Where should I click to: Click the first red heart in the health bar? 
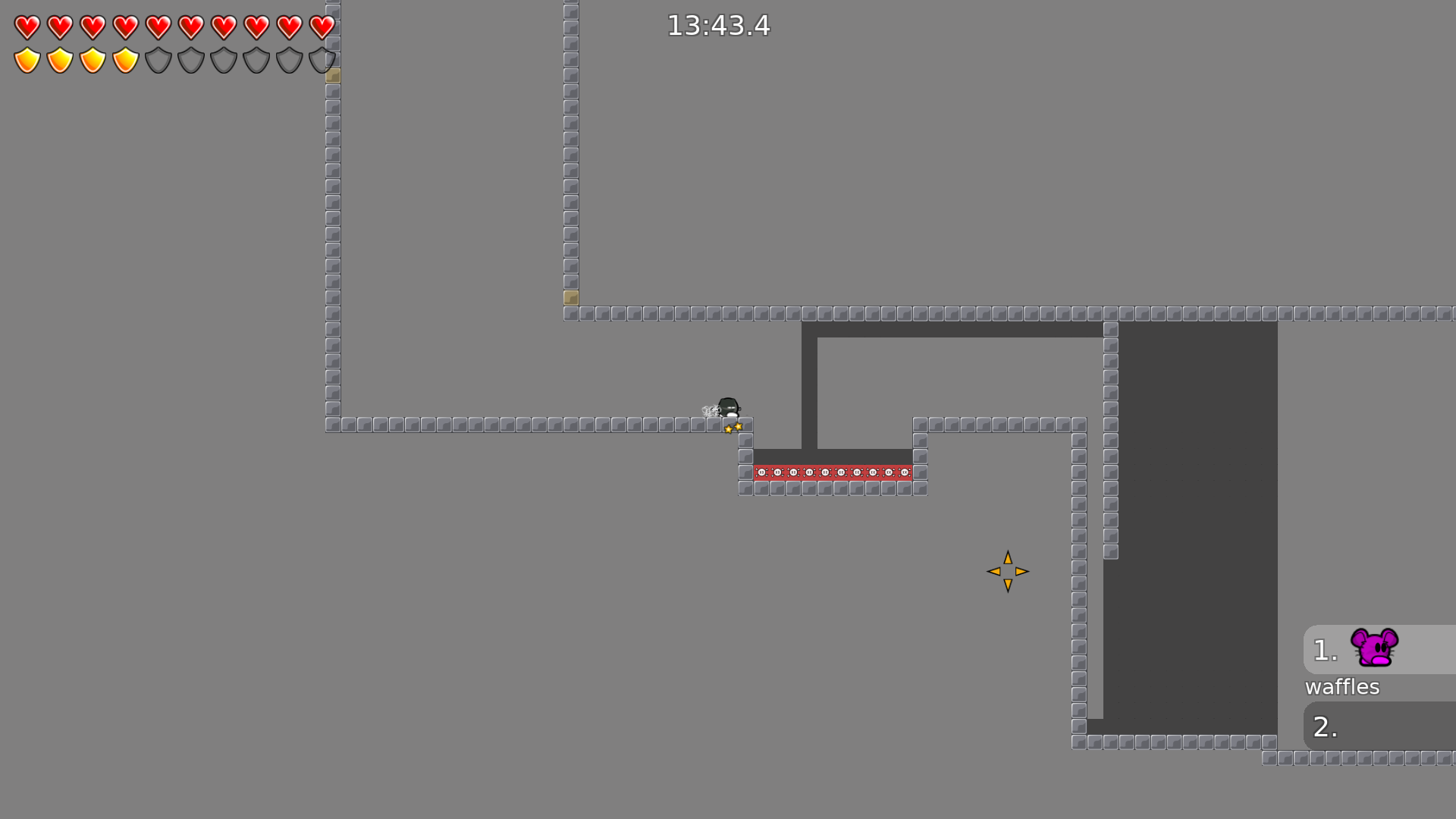[26, 27]
